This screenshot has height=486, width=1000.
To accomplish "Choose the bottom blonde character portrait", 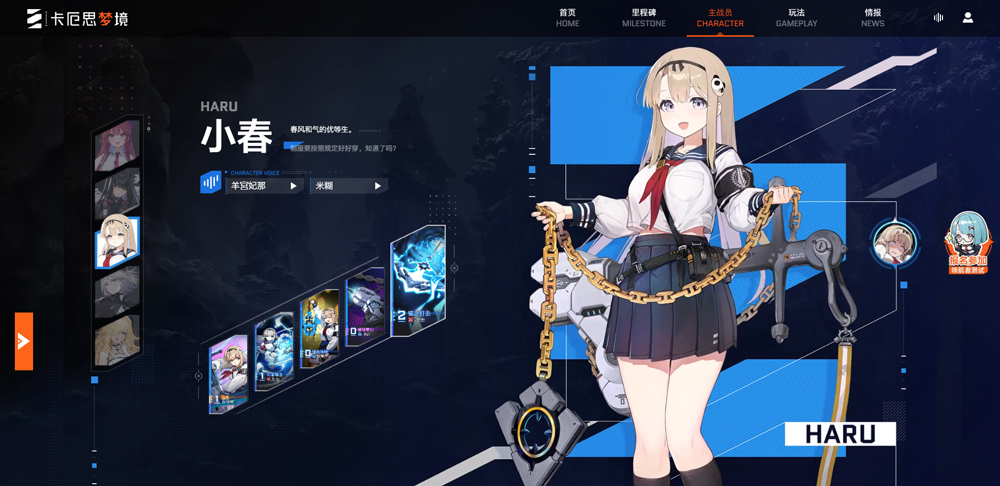I will click(x=116, y=341).
